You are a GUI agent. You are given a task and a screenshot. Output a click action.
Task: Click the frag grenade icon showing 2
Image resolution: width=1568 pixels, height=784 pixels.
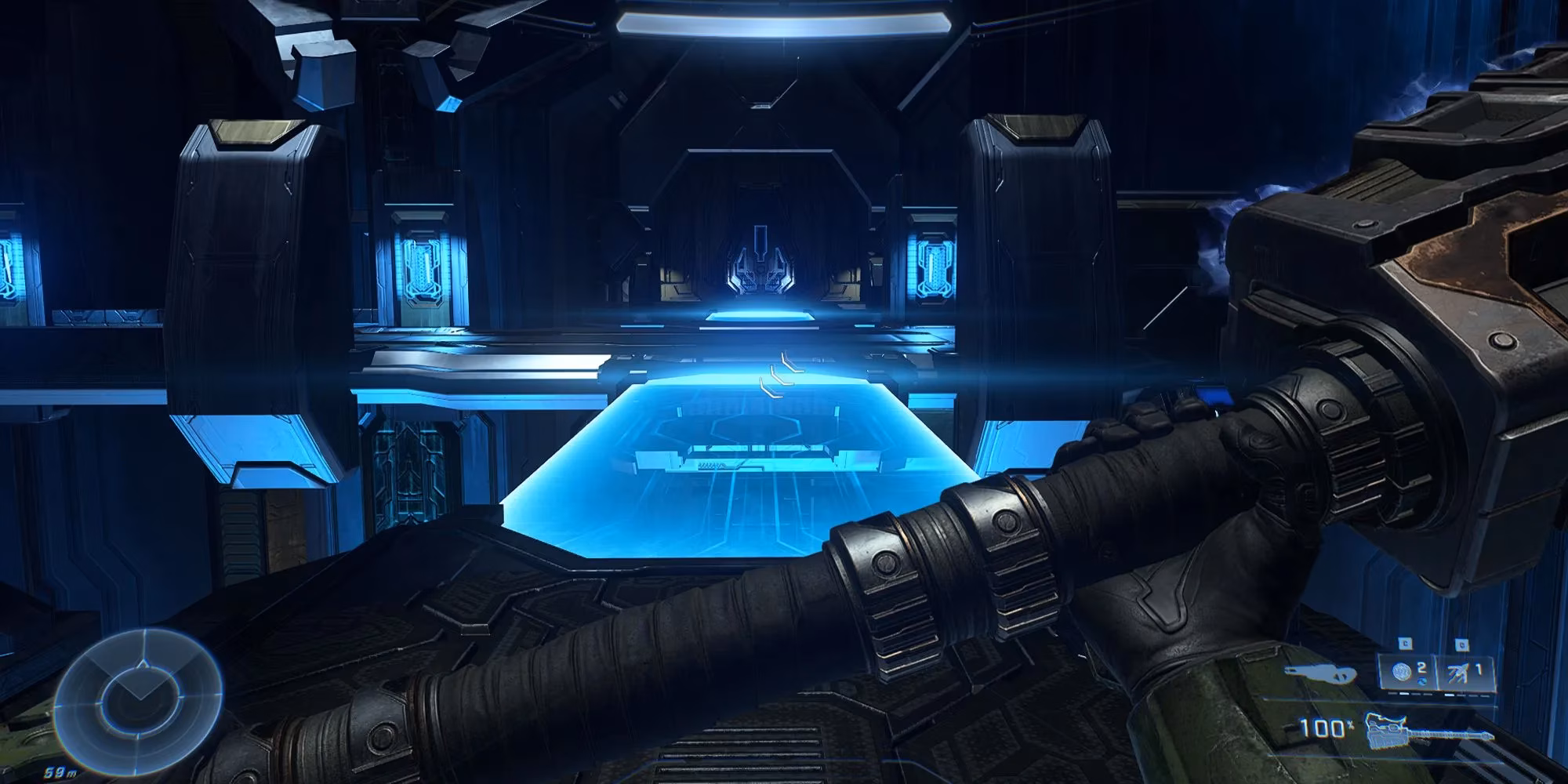pos(1401,671)
